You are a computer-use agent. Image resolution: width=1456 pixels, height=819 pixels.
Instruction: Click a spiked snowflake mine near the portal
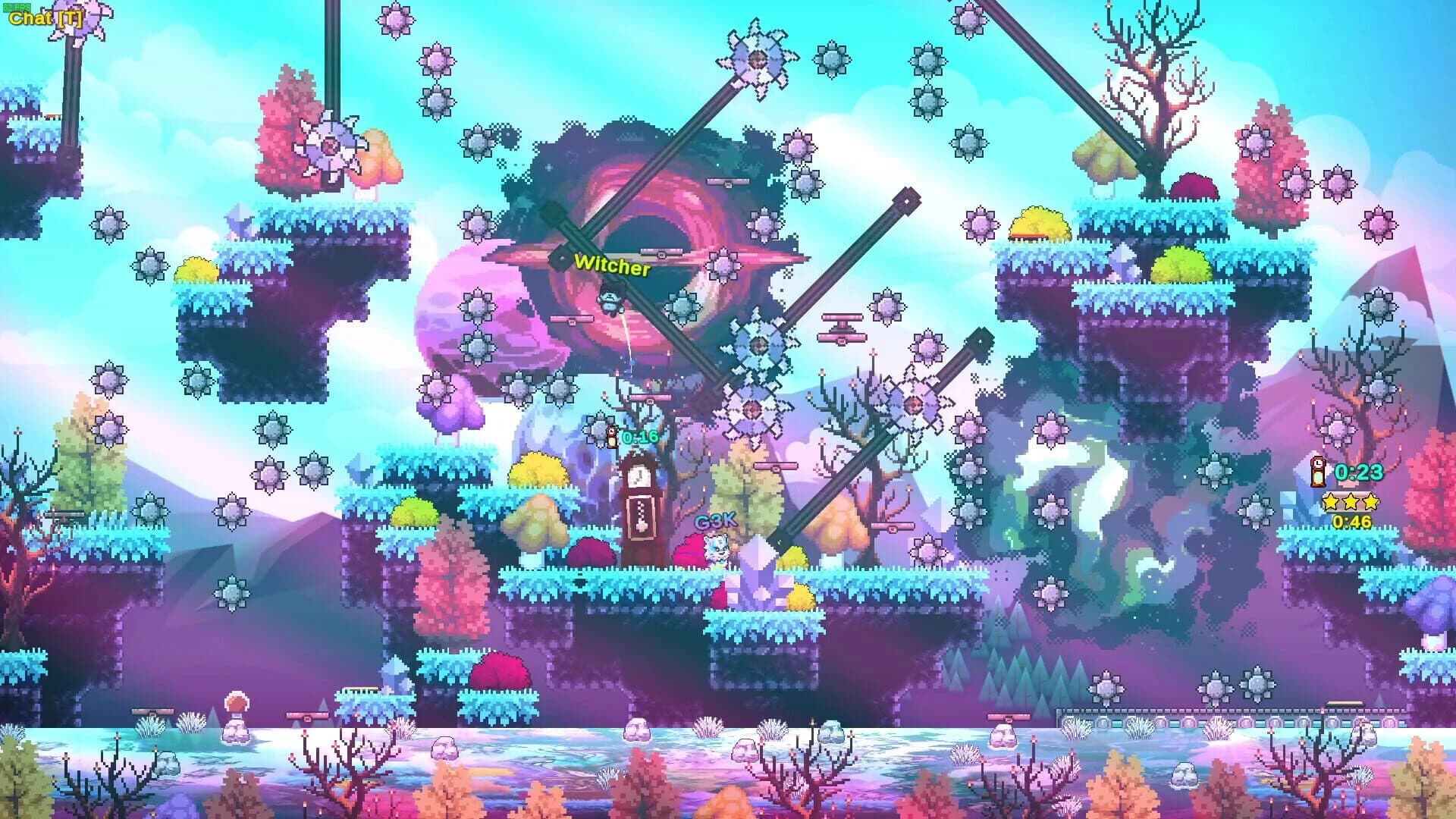click(760, 346)
